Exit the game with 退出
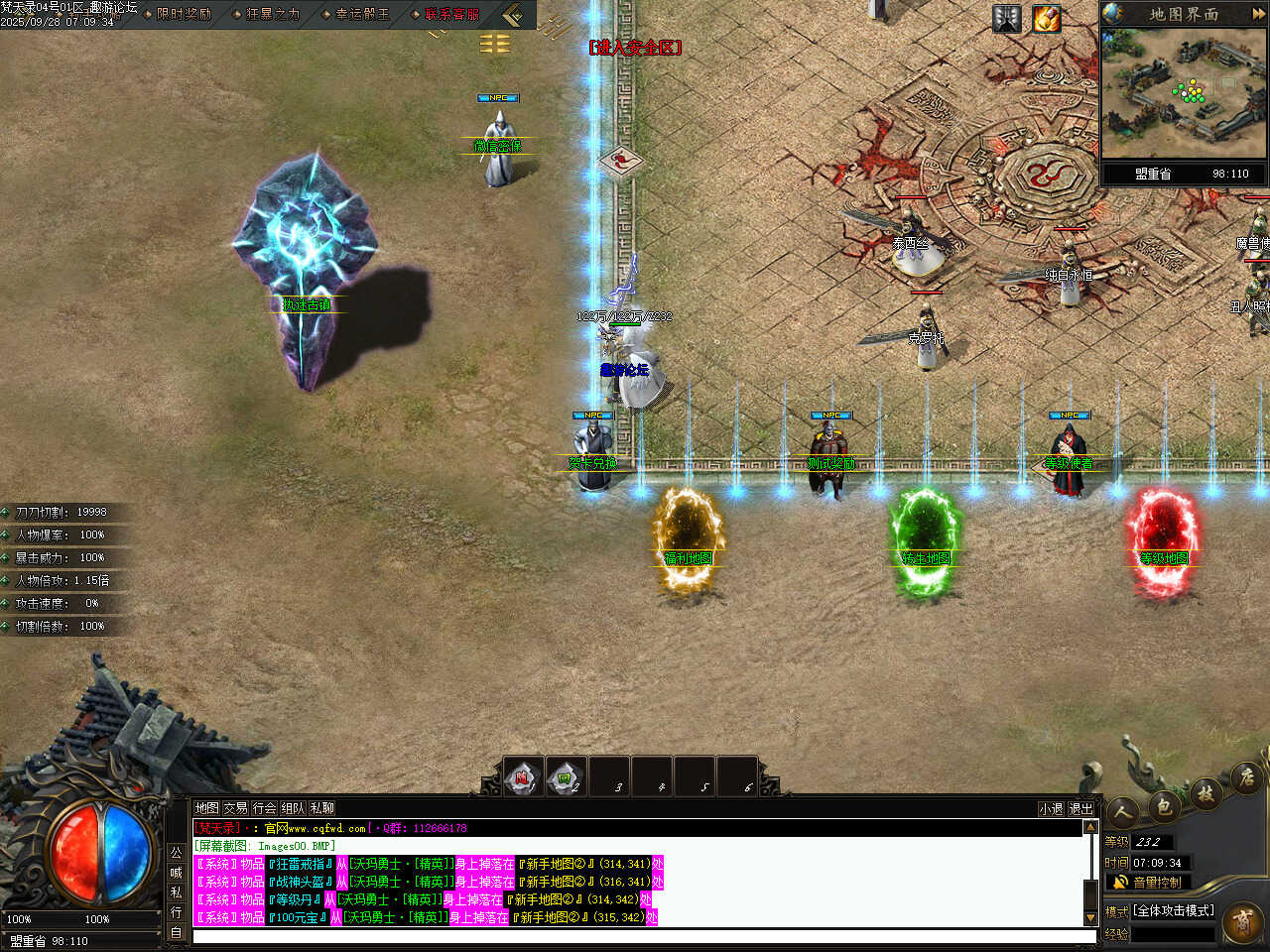 [1080, 809]
